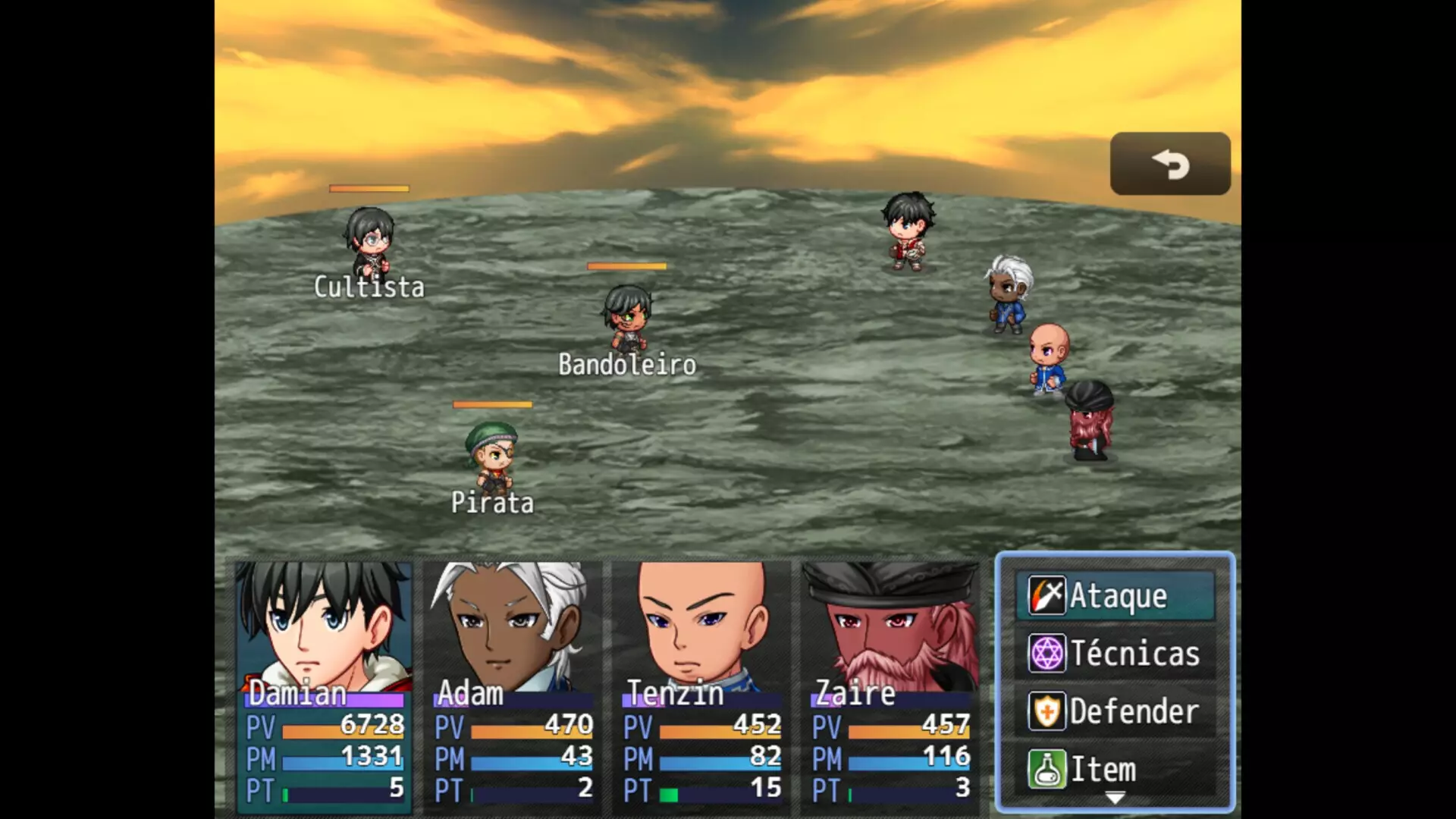This screenshot has width=1456, height=819.
Task: Show more commands with the down arrow
Action: 1115,798
